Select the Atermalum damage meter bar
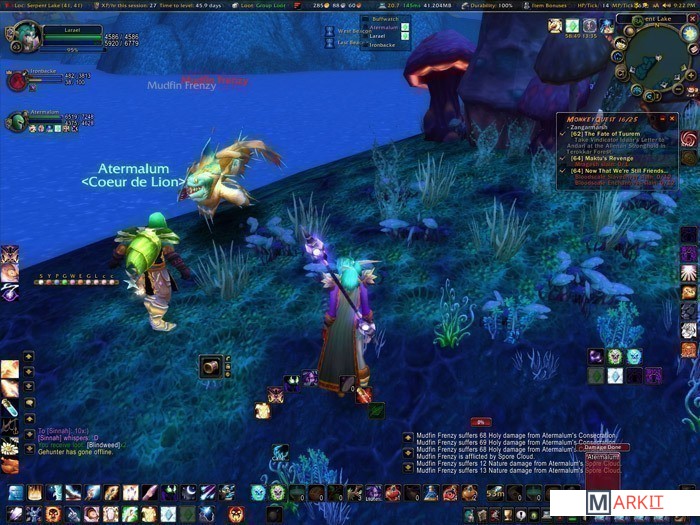700x525 pixels. (x=602, y=457)
